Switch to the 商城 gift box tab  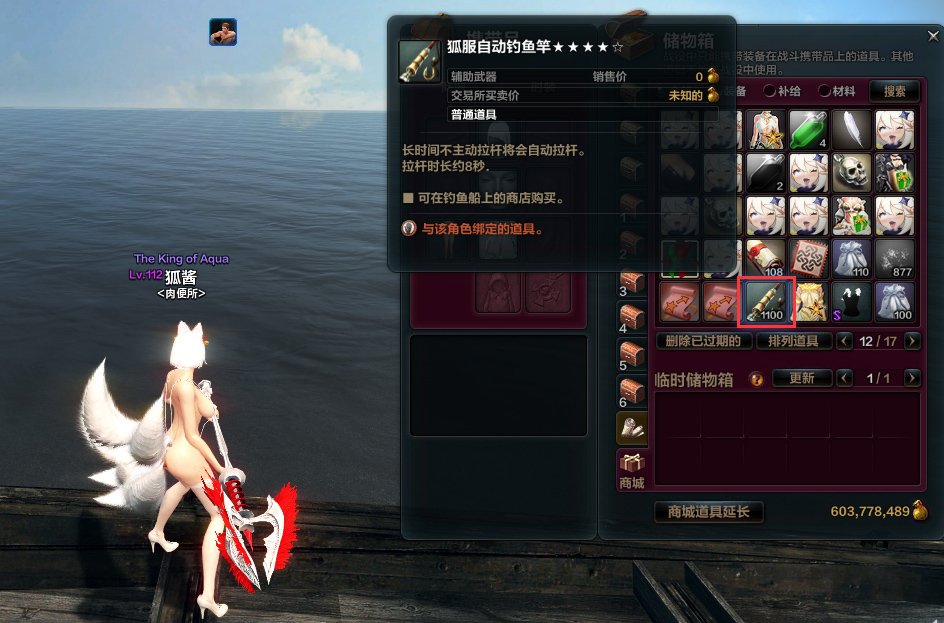(632, 469)
